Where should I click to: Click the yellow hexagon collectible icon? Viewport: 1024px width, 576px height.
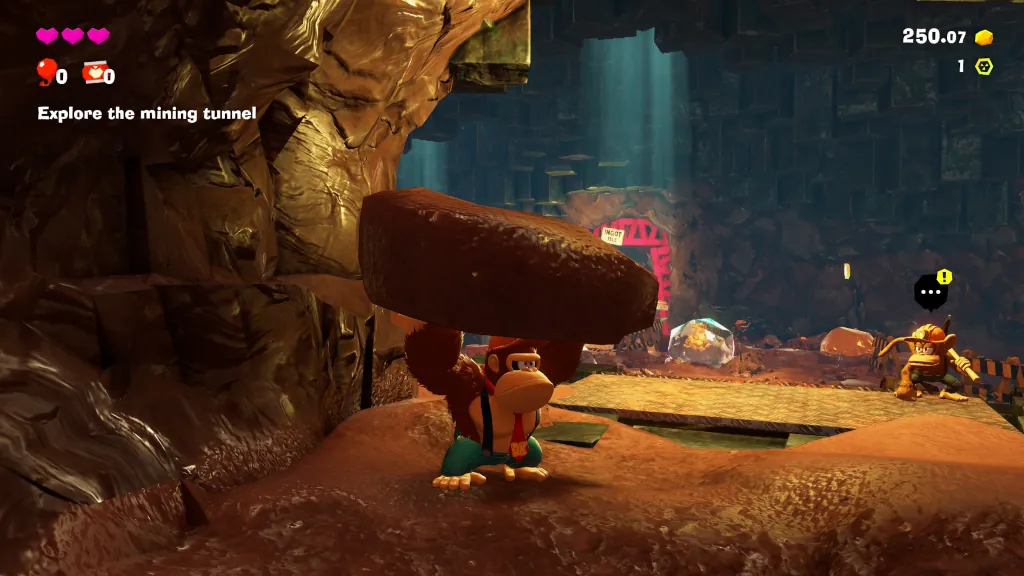pyautogui.click(x=984, y=67)
